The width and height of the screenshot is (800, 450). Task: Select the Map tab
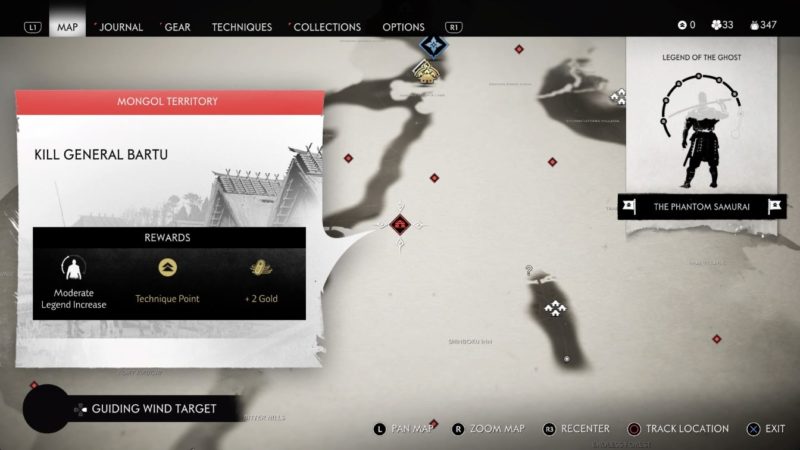(x=68, y=27)
